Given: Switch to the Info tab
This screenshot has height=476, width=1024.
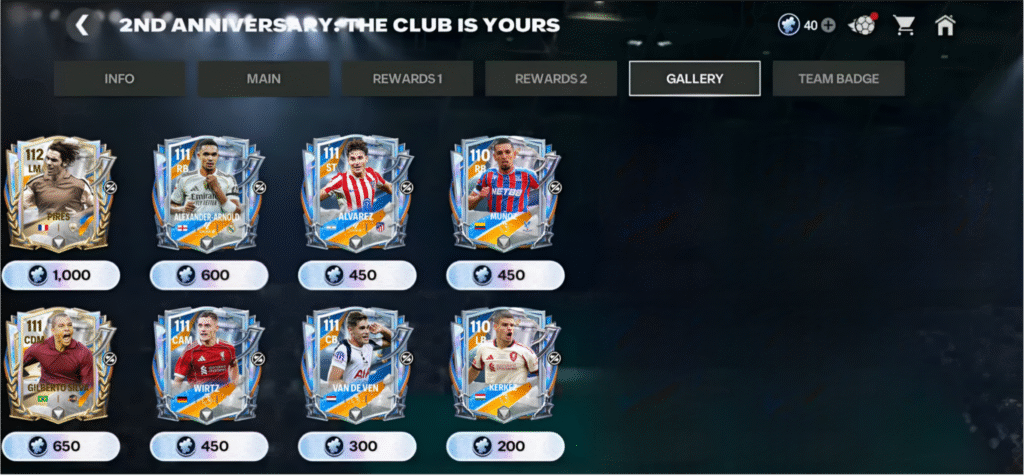Looking at the screenshot, I should [x=119, y=78].
